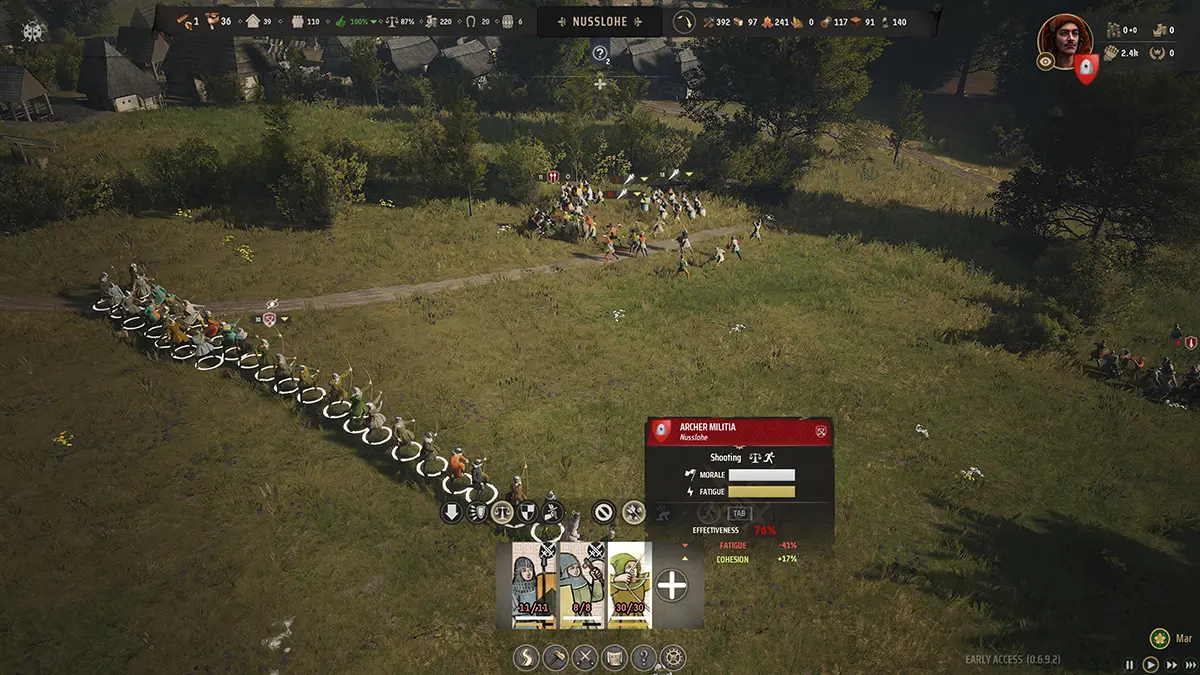Open the question mark help panel

(645, 658)
